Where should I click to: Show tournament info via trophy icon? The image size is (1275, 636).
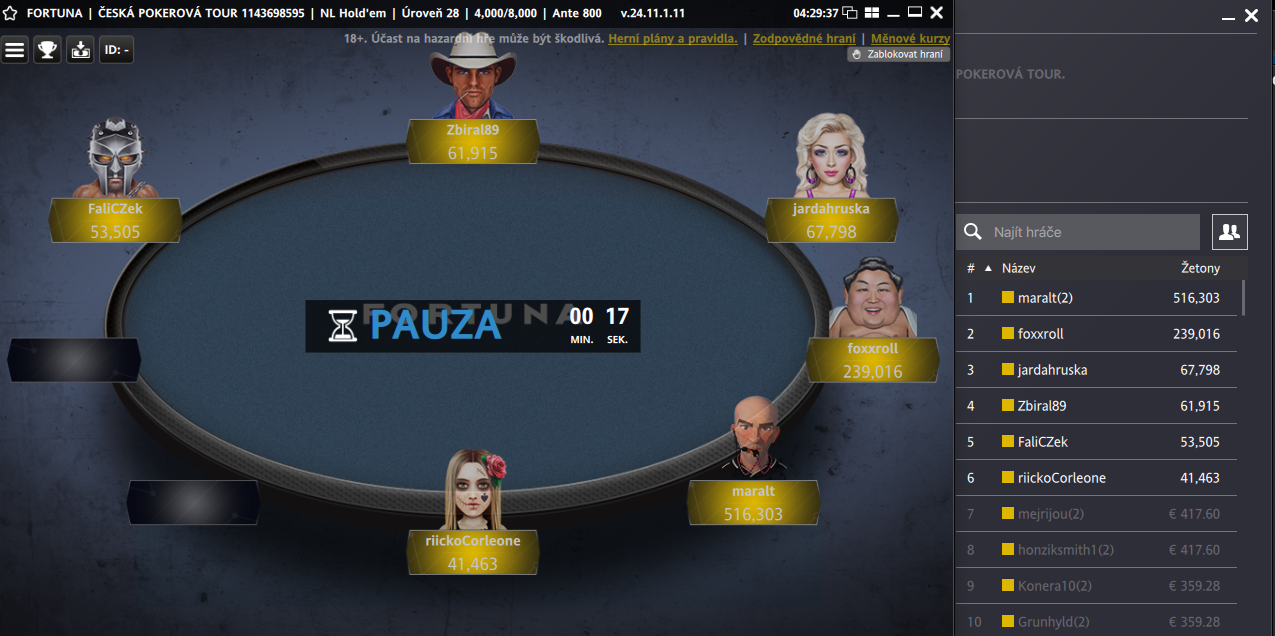[x=47, y=50]
